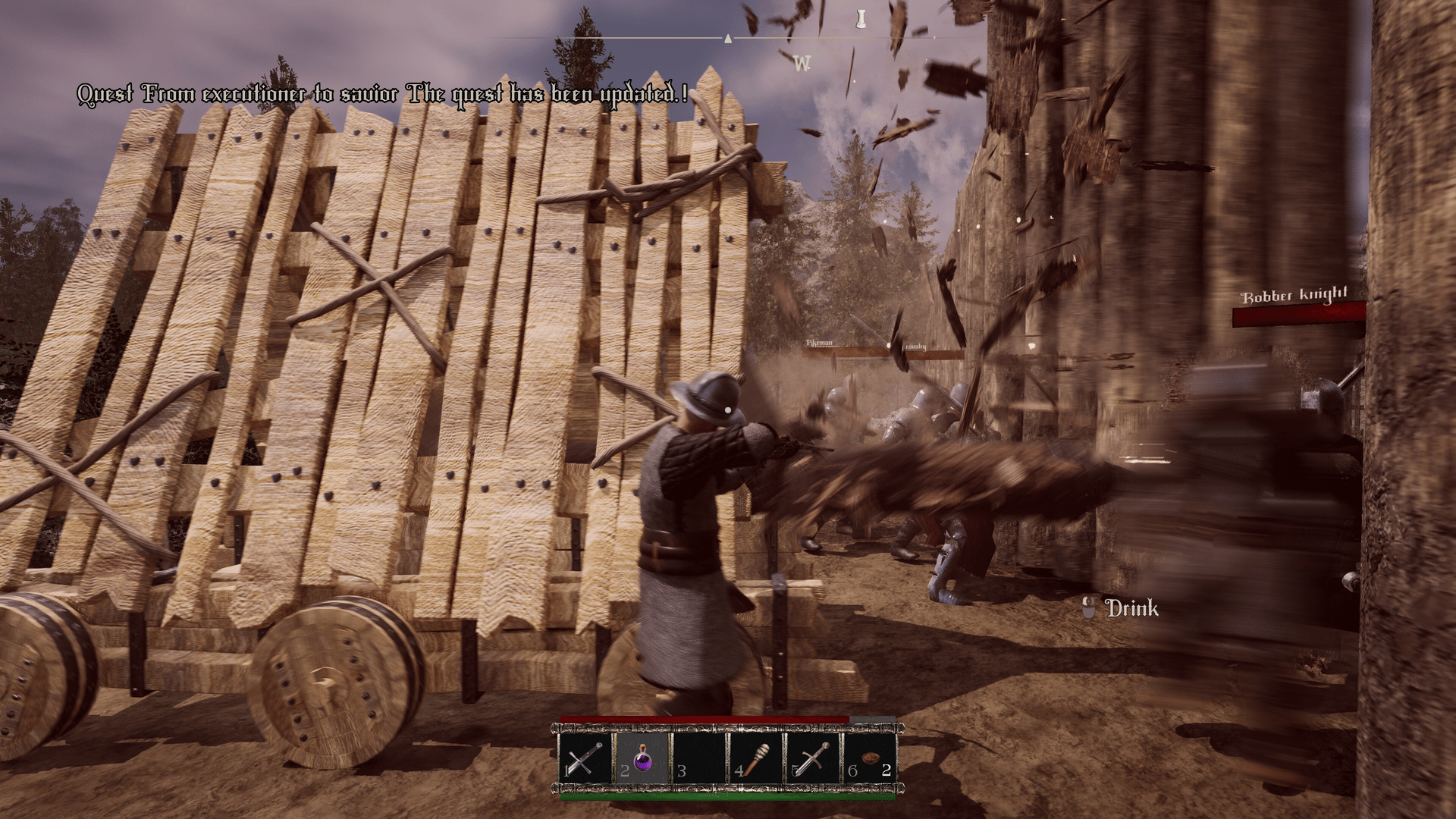Click the compass bar heading indicator
Viewport: 1456px width, 819px height.
point(728,38)
